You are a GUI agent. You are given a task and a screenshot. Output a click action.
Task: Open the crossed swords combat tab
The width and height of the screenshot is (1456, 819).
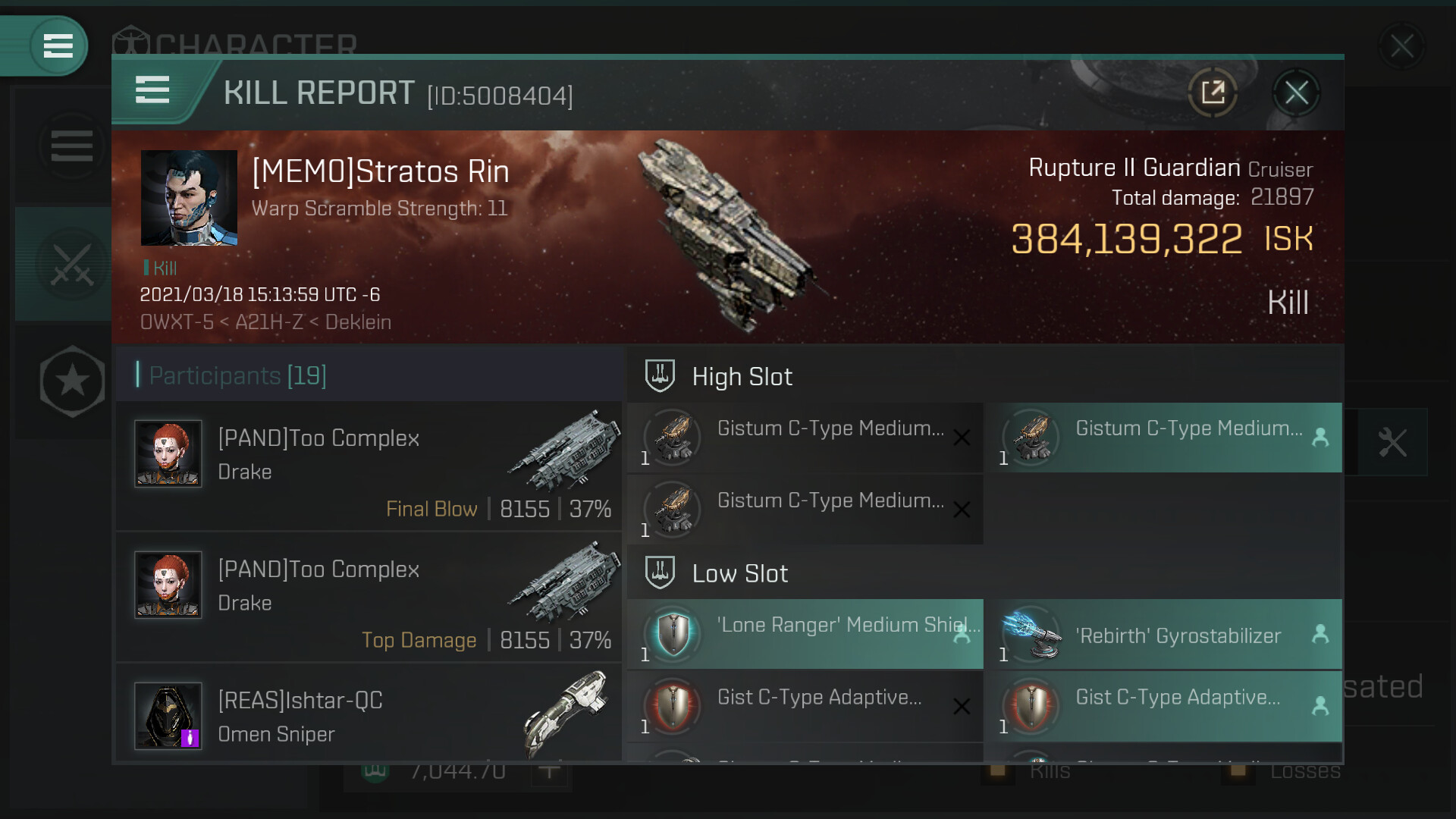click(x=71, y=265)
